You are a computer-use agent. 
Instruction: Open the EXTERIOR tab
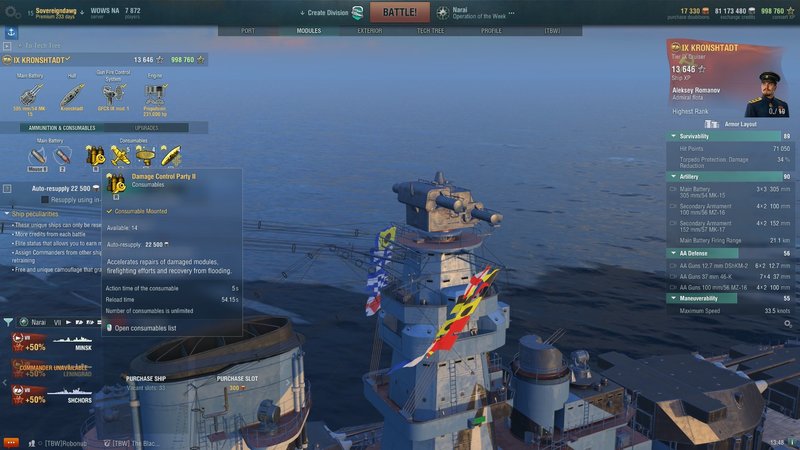click(x=369, y=31)
